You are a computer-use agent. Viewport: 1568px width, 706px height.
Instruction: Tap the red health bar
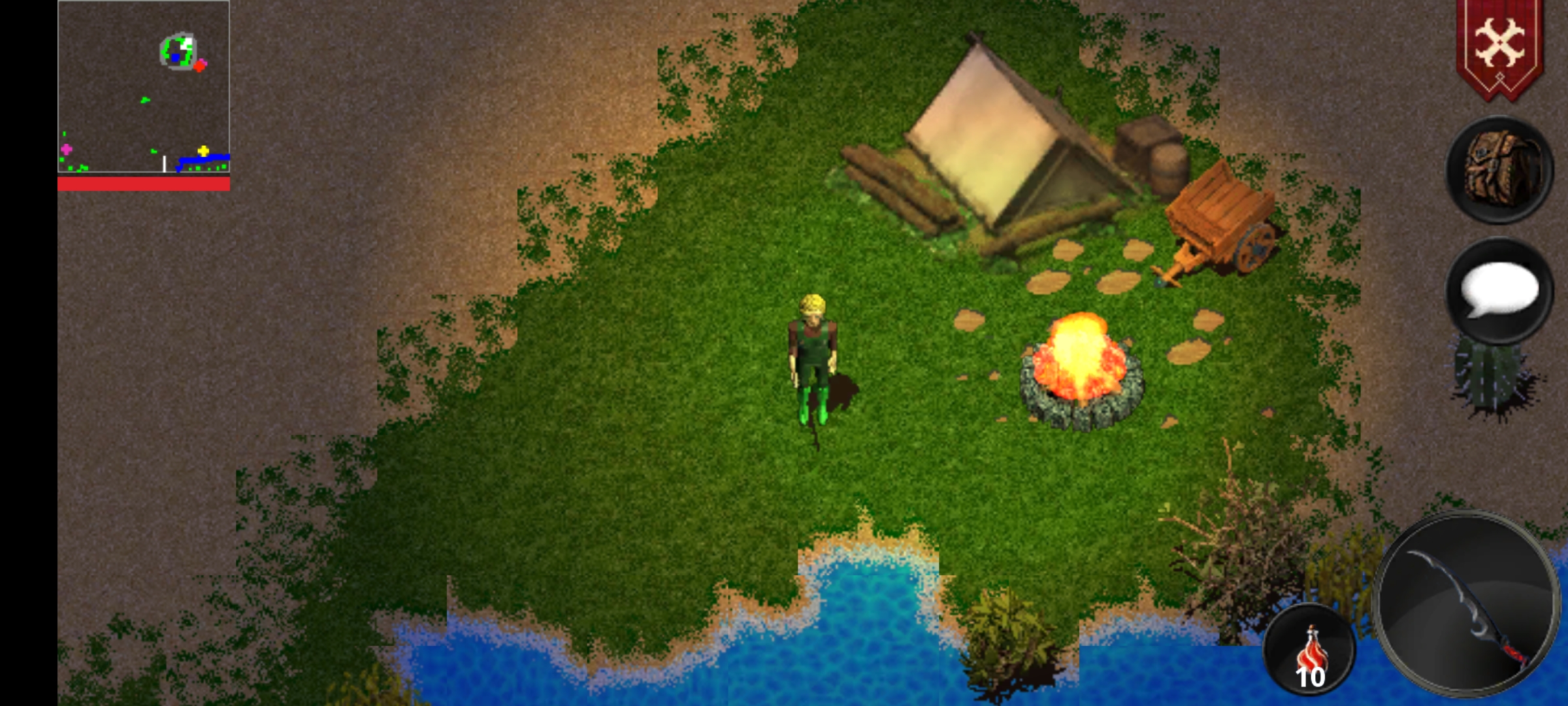(144, 184)
